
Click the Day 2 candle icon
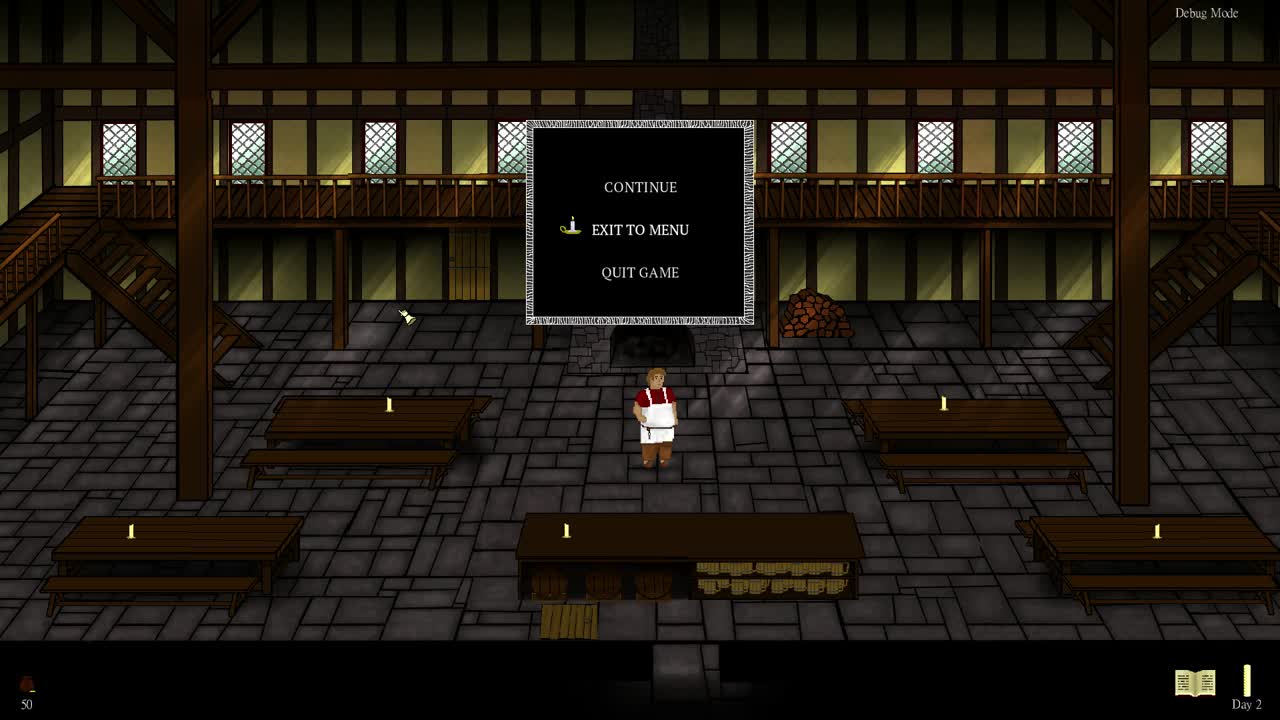click(x=1246, y=678)
